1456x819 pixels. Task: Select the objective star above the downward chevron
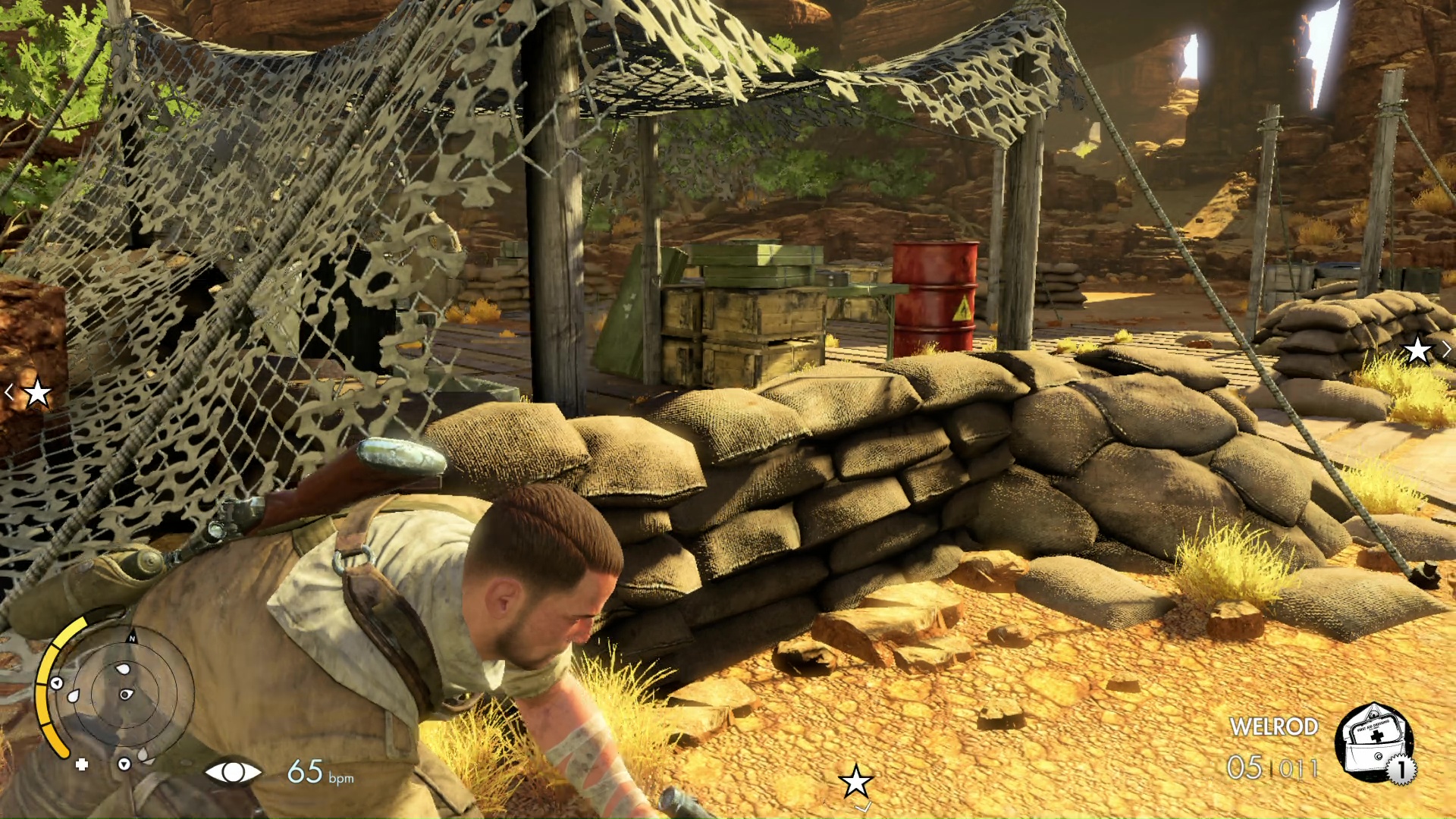[856, 780]
